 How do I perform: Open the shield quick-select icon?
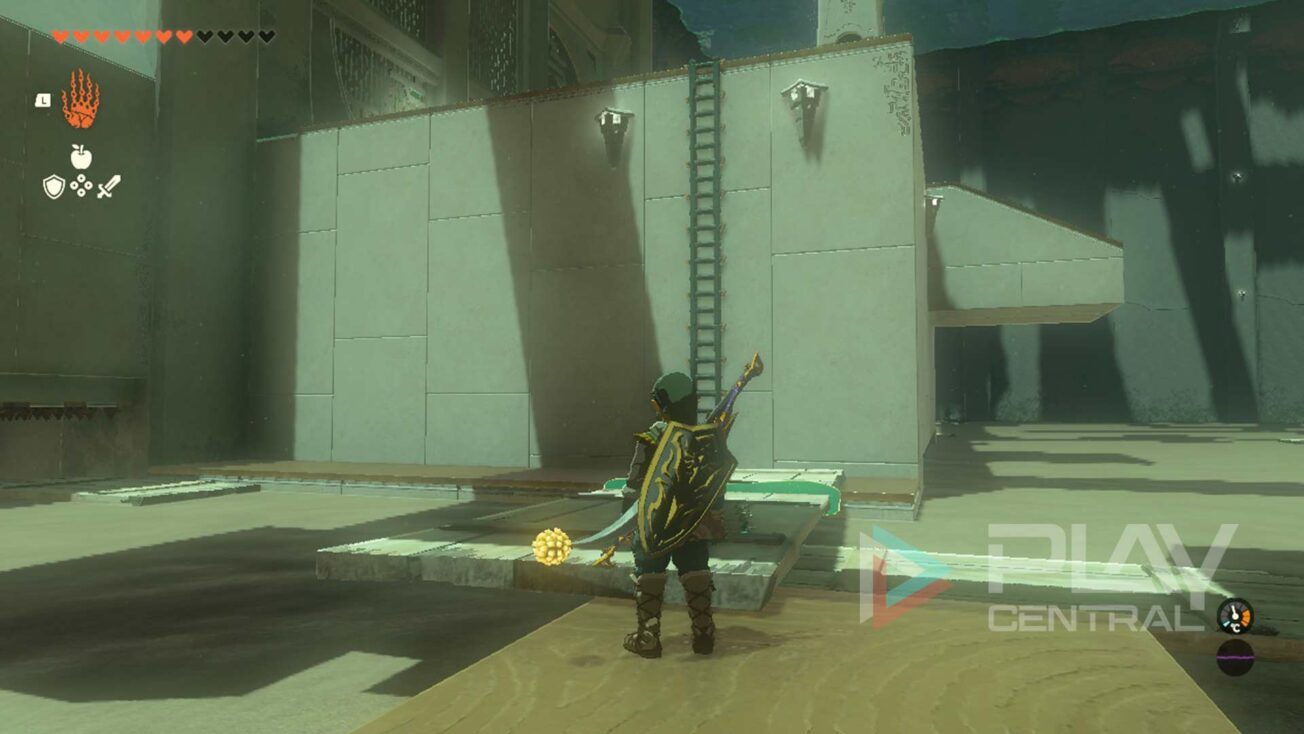53,186
